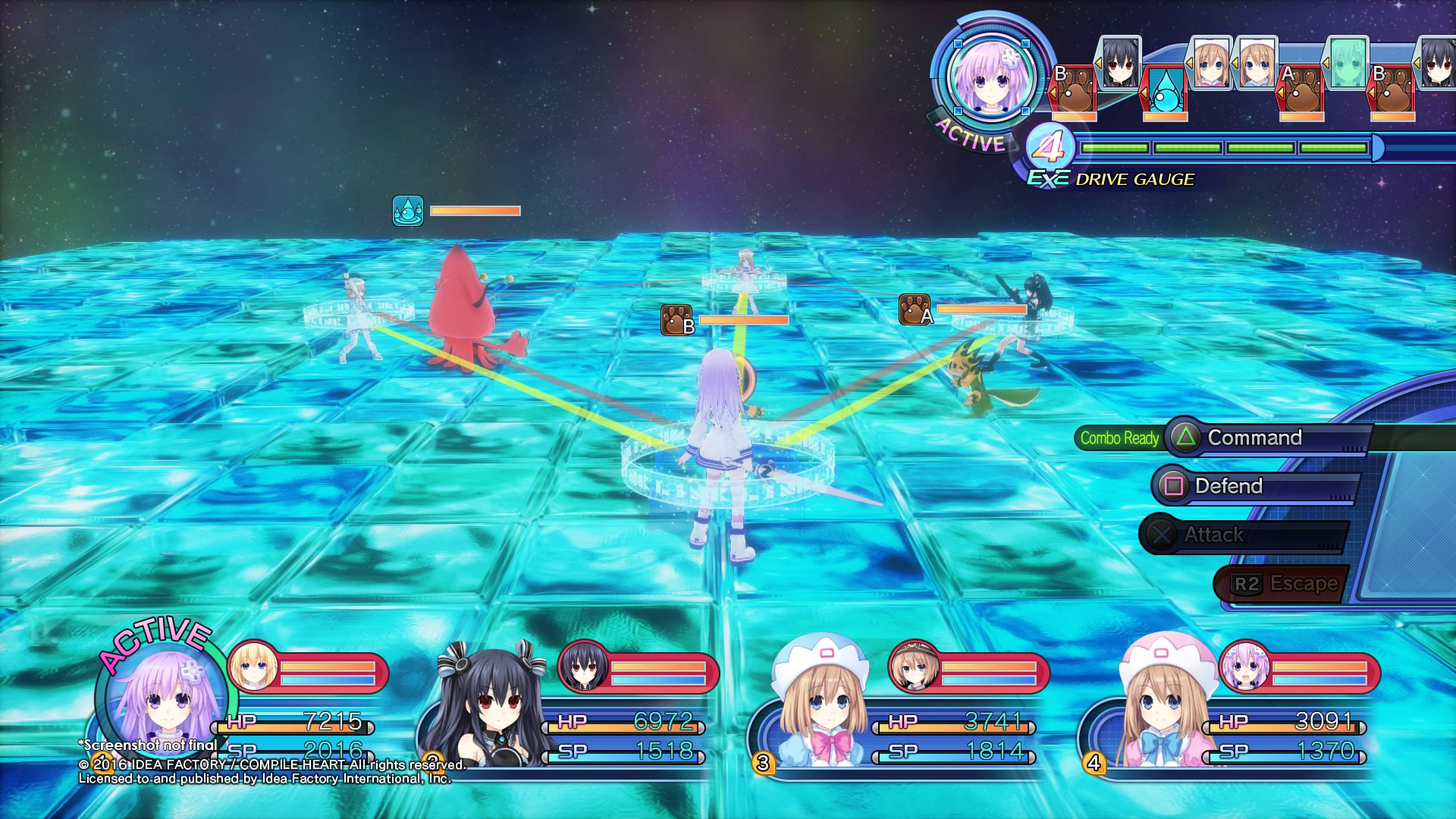The image size is (1456, 819).
Task: Choose the Defend option
Action: pyautogui.click(x=1228, y=486)
